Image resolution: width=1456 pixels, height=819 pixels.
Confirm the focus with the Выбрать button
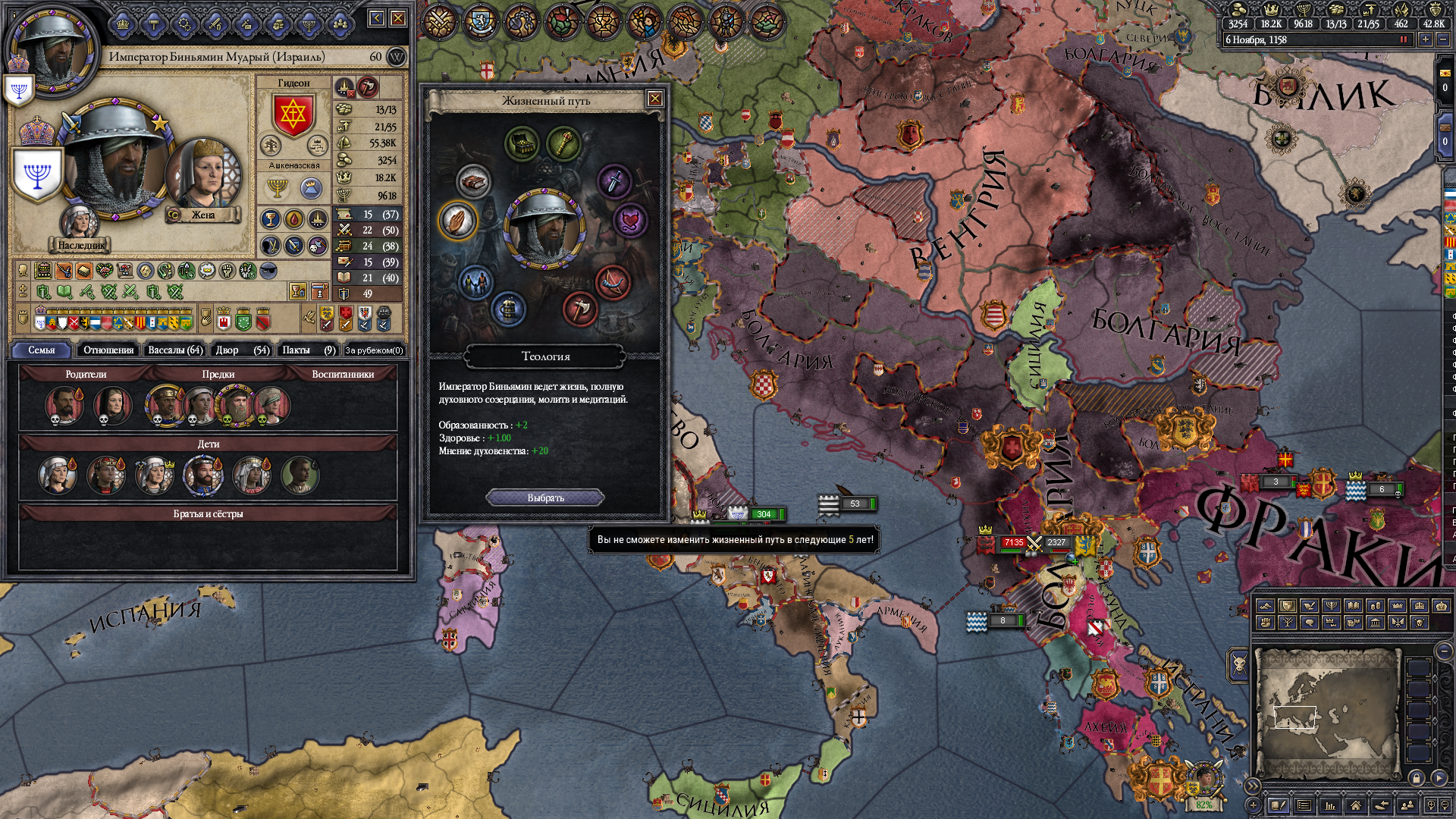click(545, 498)
